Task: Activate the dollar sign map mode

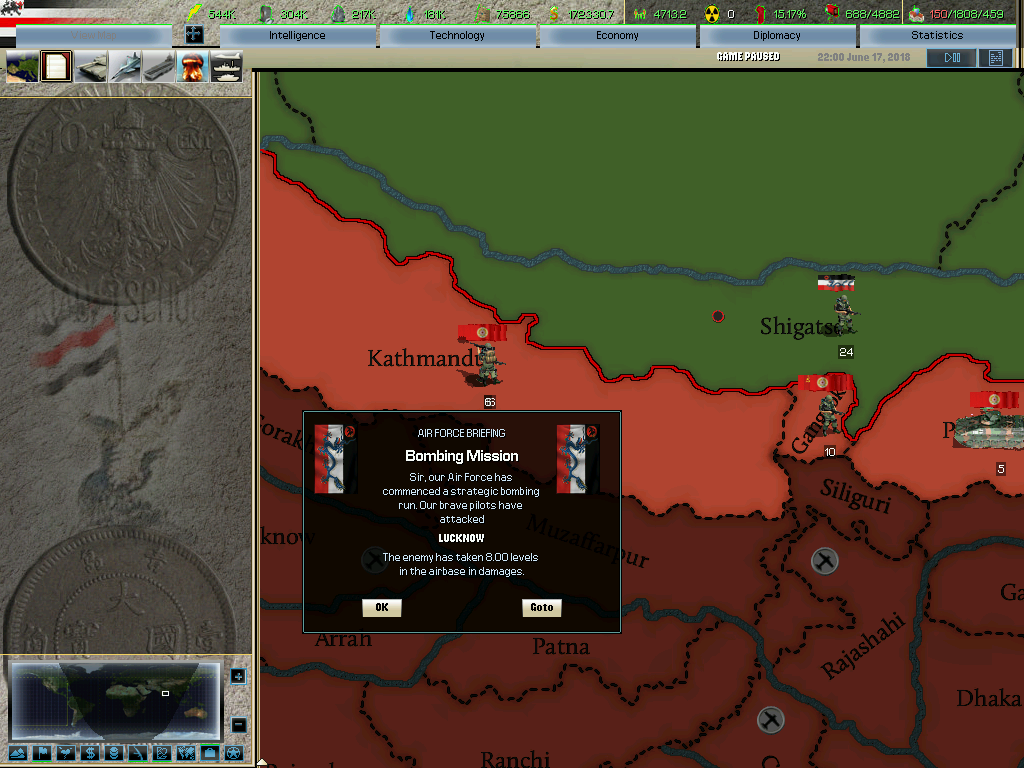Action: [90, 753]
